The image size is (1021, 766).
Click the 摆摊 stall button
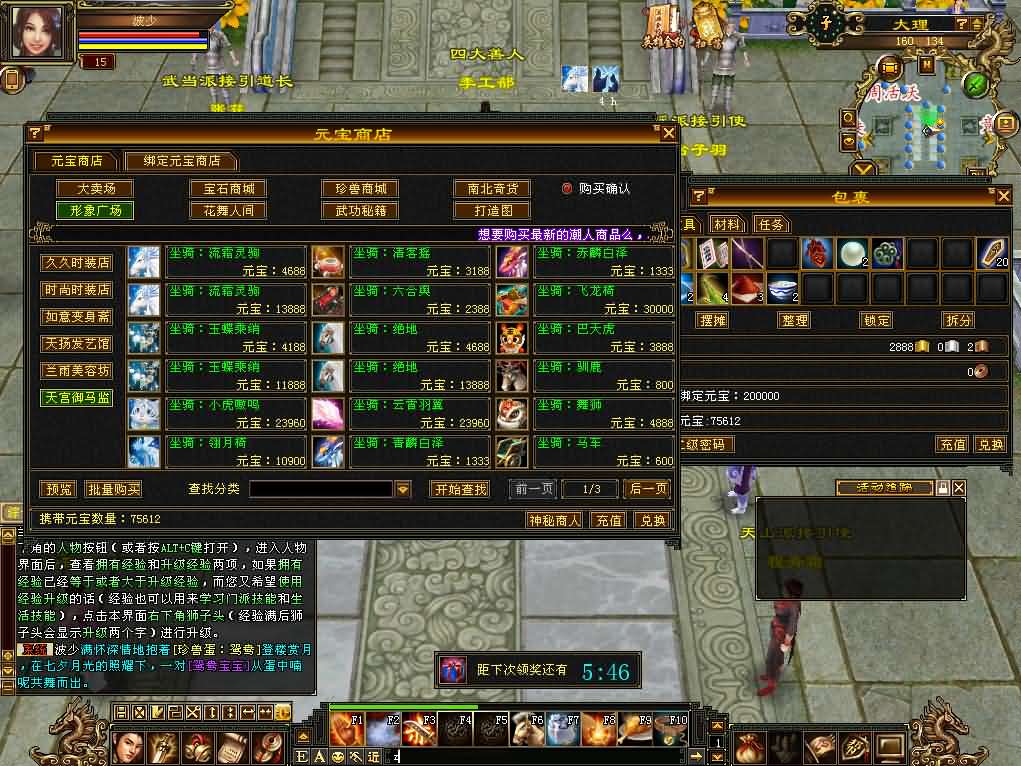[713, 321]
